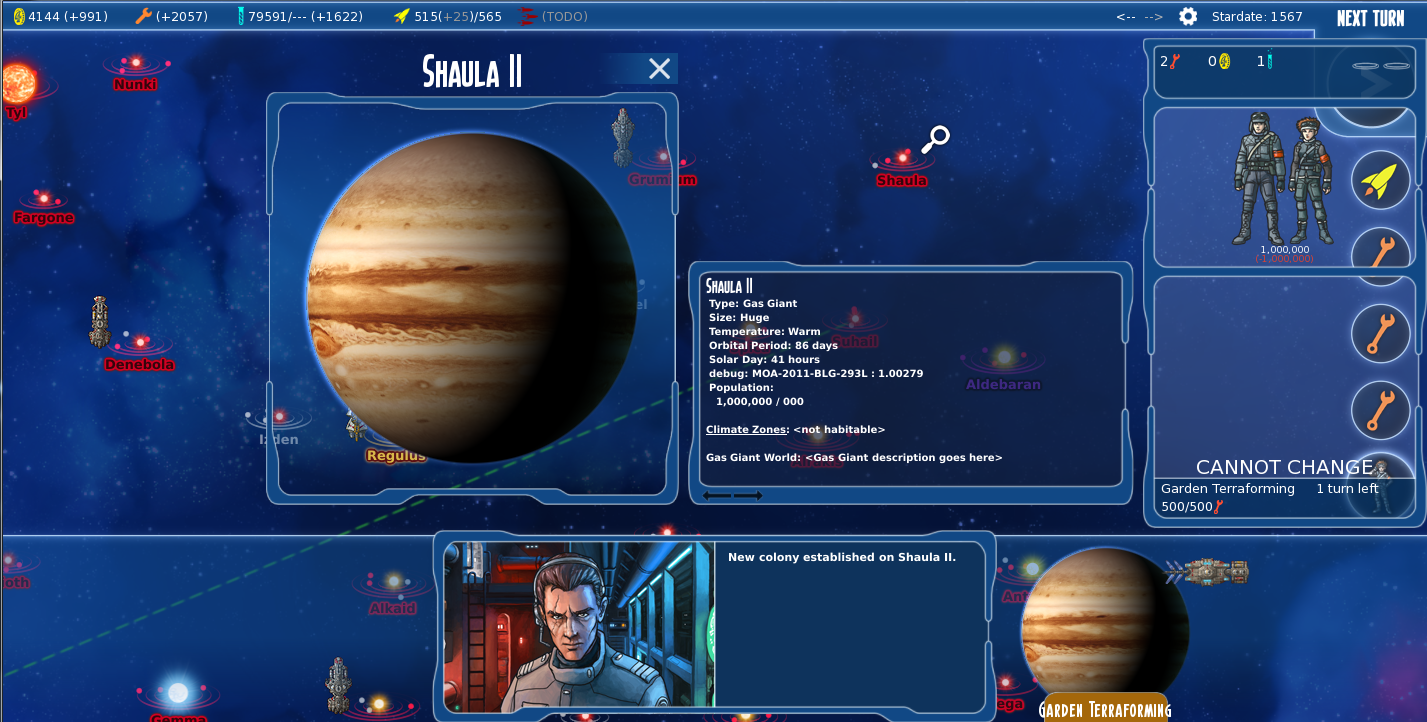The width and height of the screenshot is (1427, 722).
Task: Click the red fleet TODO icon in top bar
Action: [527, 16]
